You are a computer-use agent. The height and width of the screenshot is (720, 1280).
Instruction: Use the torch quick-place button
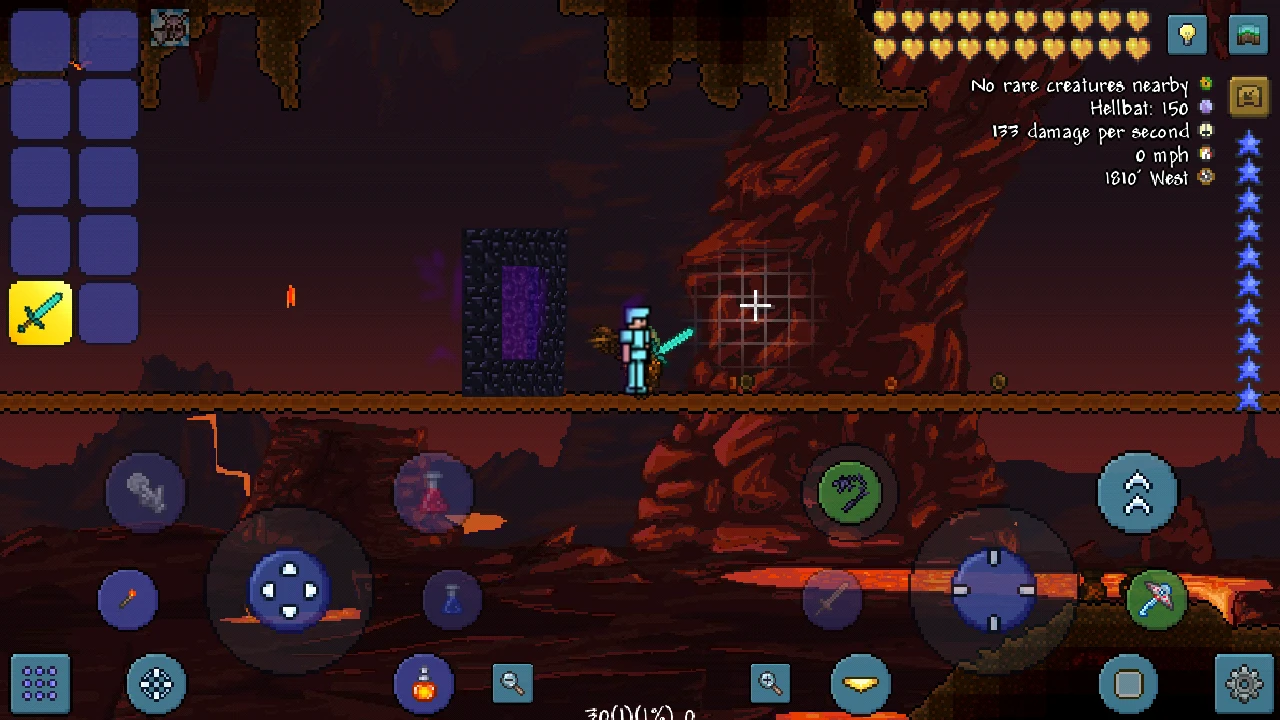(x=128, y=597)
